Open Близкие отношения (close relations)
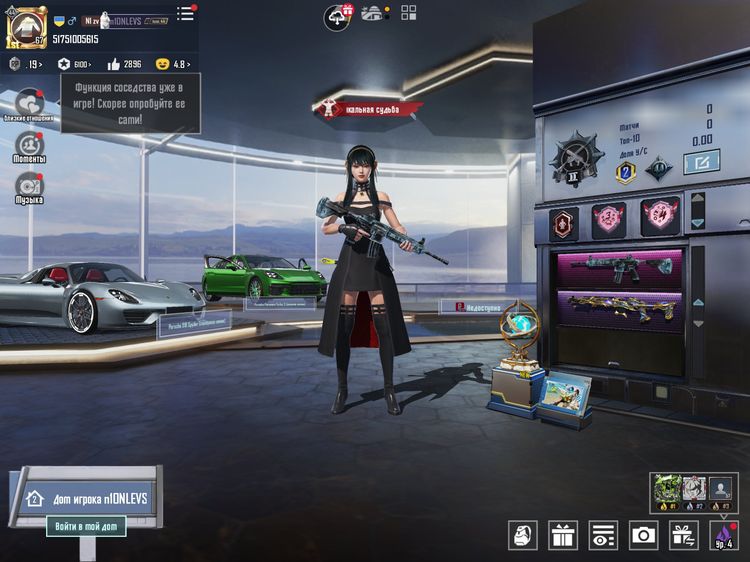This screenshot has width=750, height=562. tap(28, 105)
